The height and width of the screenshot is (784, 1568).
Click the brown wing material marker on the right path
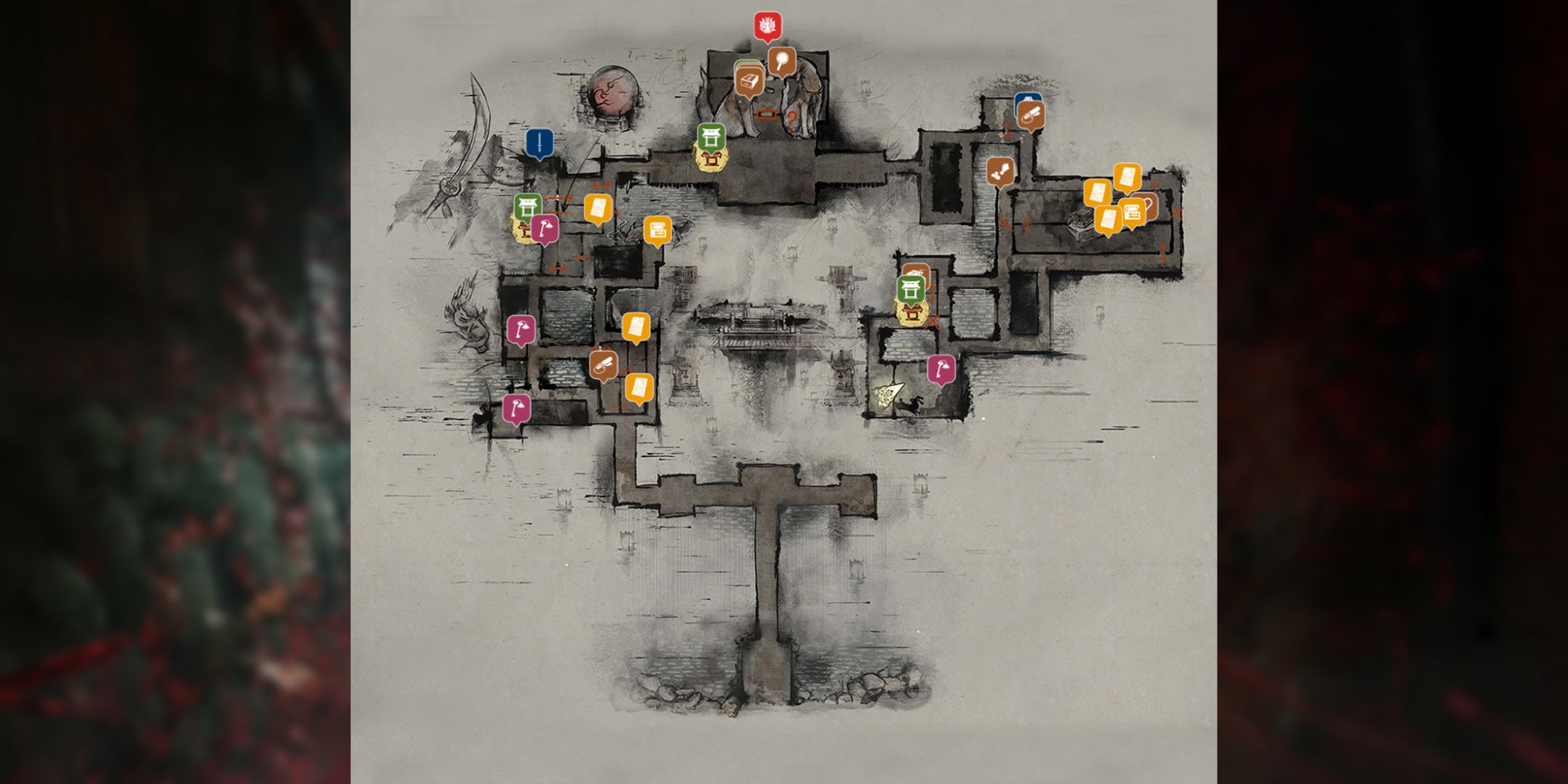click(1000, 172)
